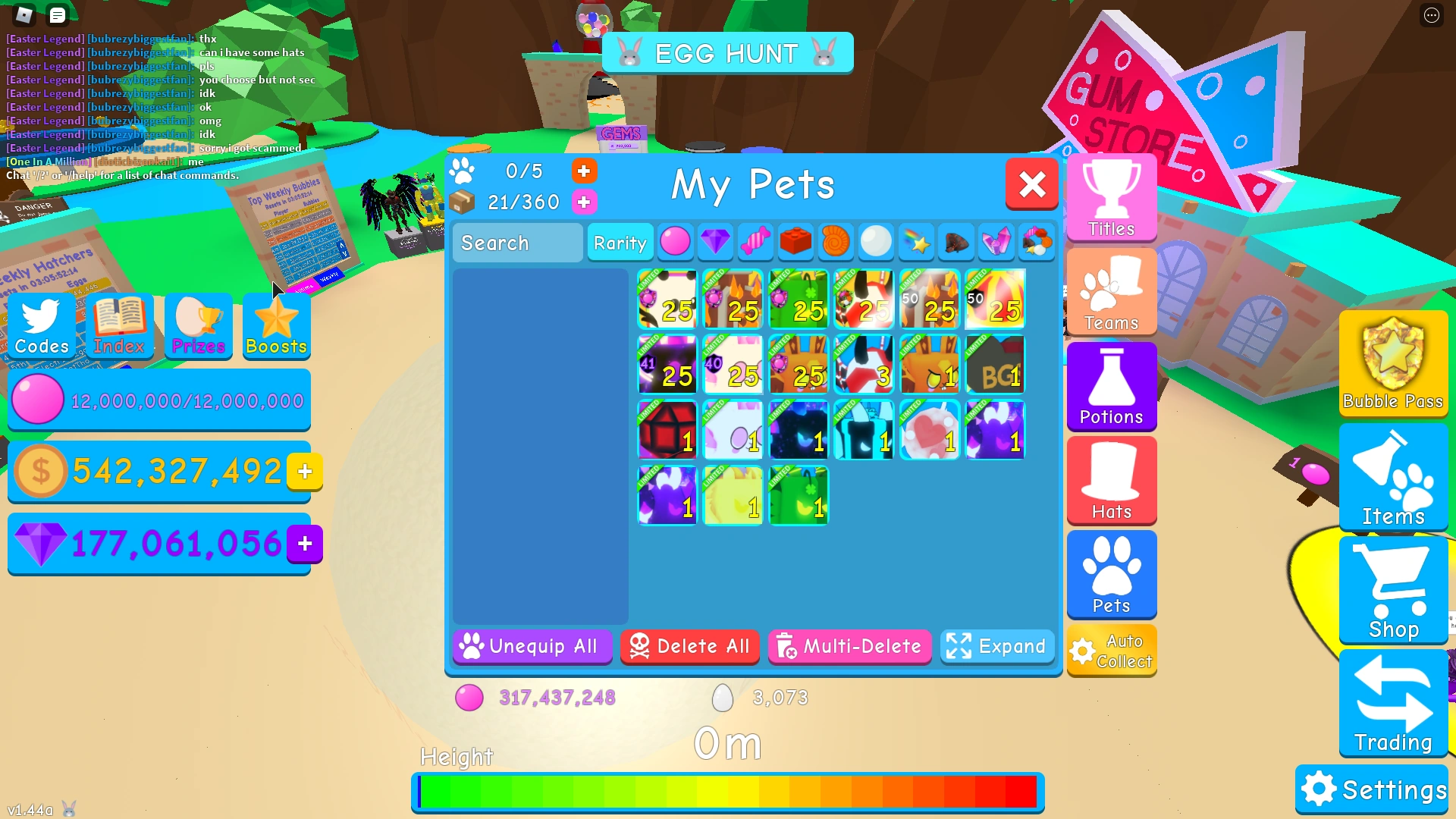
Task: Type a pet name in the Search field
Action: pos(516,243)
